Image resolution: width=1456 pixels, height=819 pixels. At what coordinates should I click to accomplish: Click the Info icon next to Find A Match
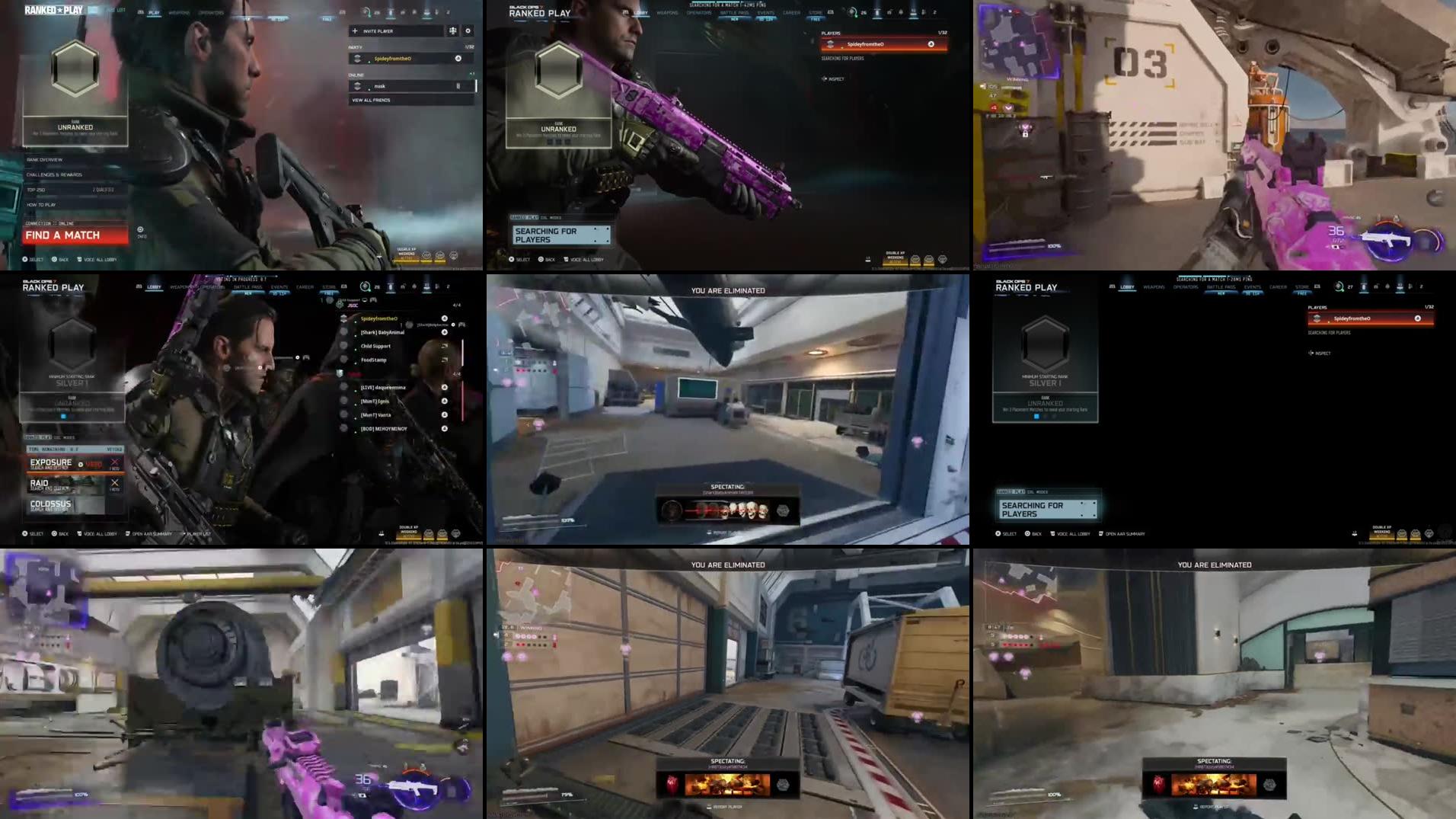click(x=139, y=228)
